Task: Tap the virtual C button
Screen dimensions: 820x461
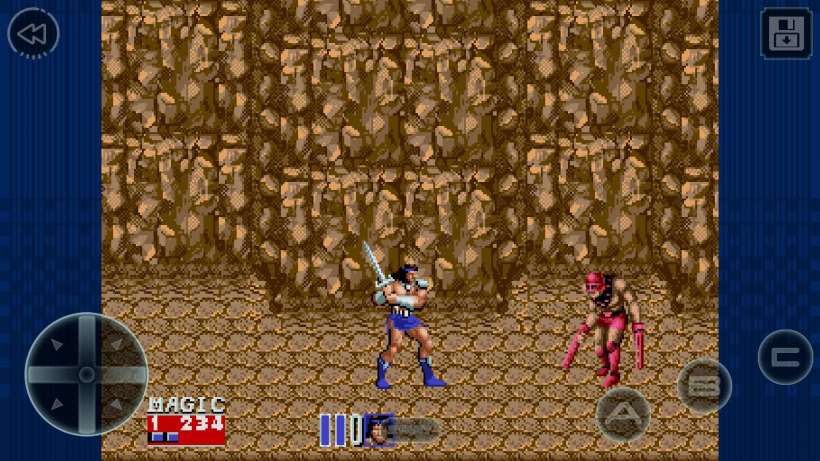Action: tap(785, 357)
